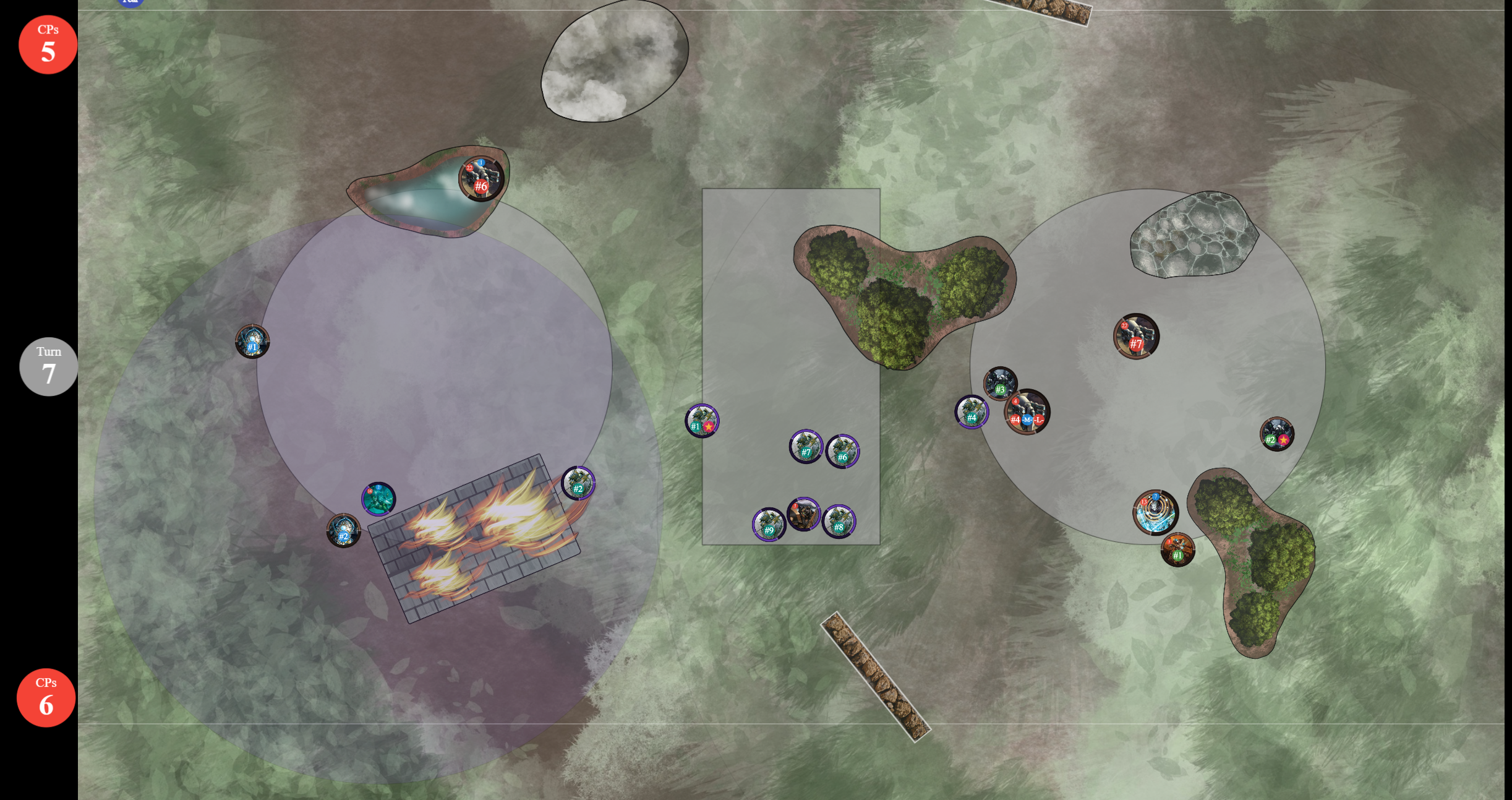Pick the teal #2 token beside the flames
The width and height of the screenshot is (1512, 800).
point(578,483)
